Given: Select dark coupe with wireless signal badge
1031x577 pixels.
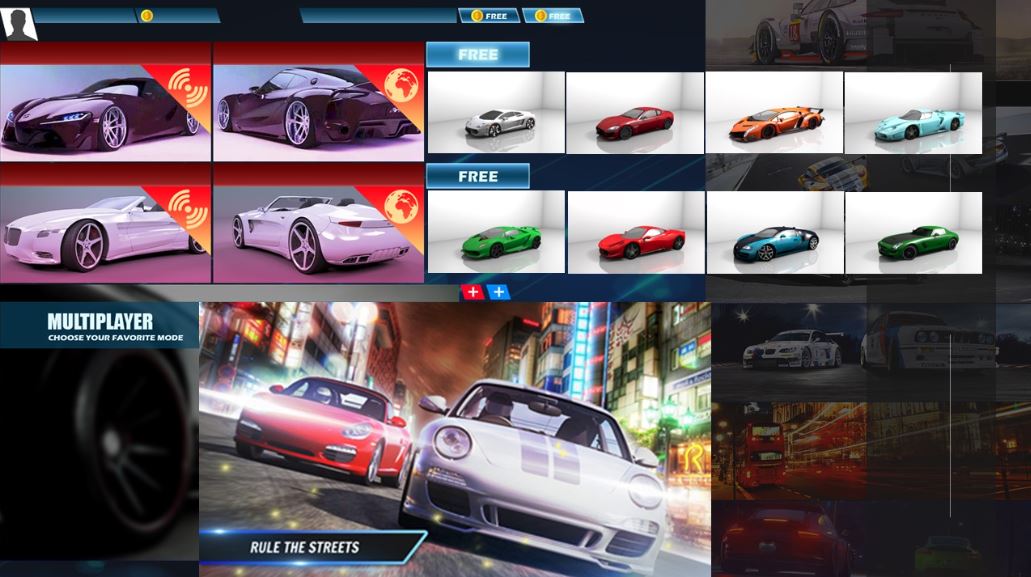Looking at the screenshot, I should tap(105, 102).
